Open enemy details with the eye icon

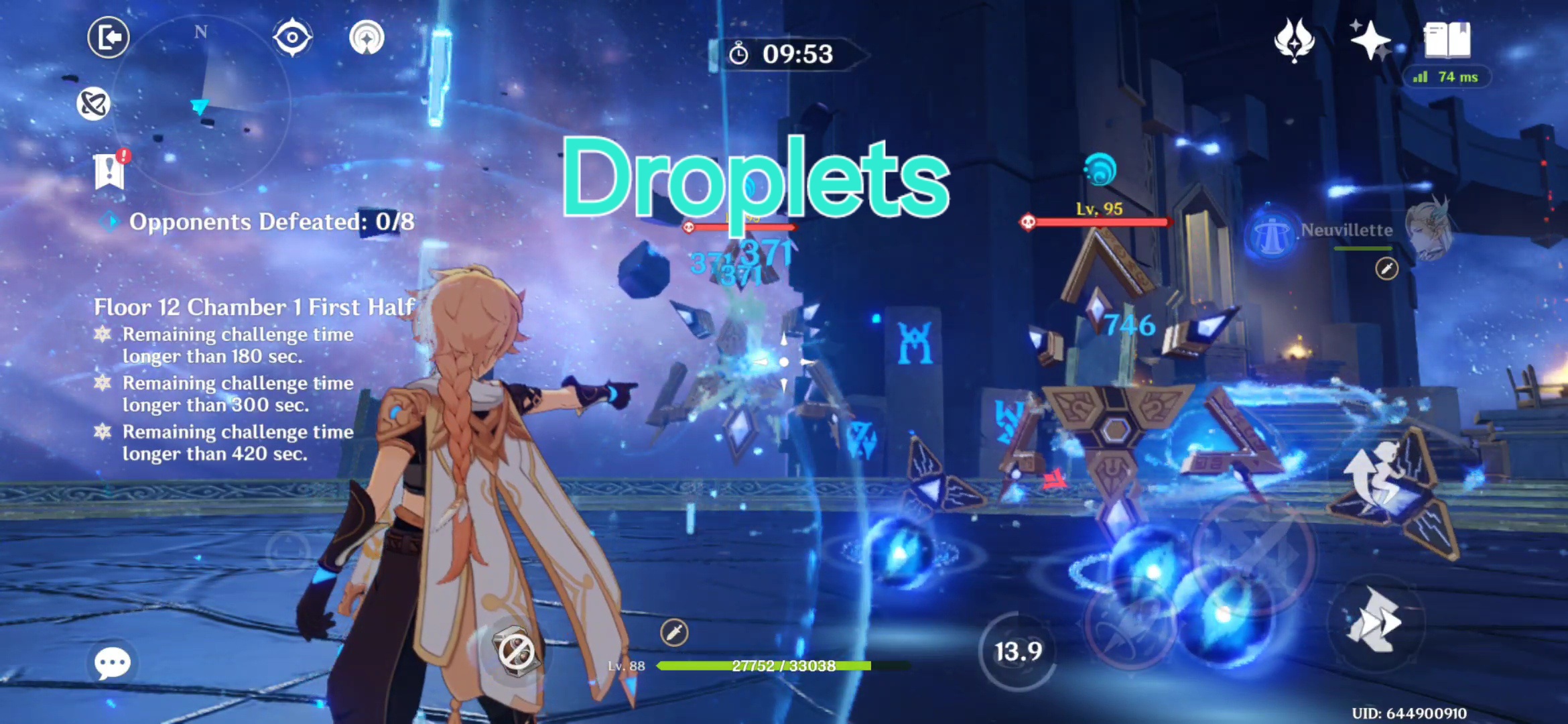click(x=293, y=38)
